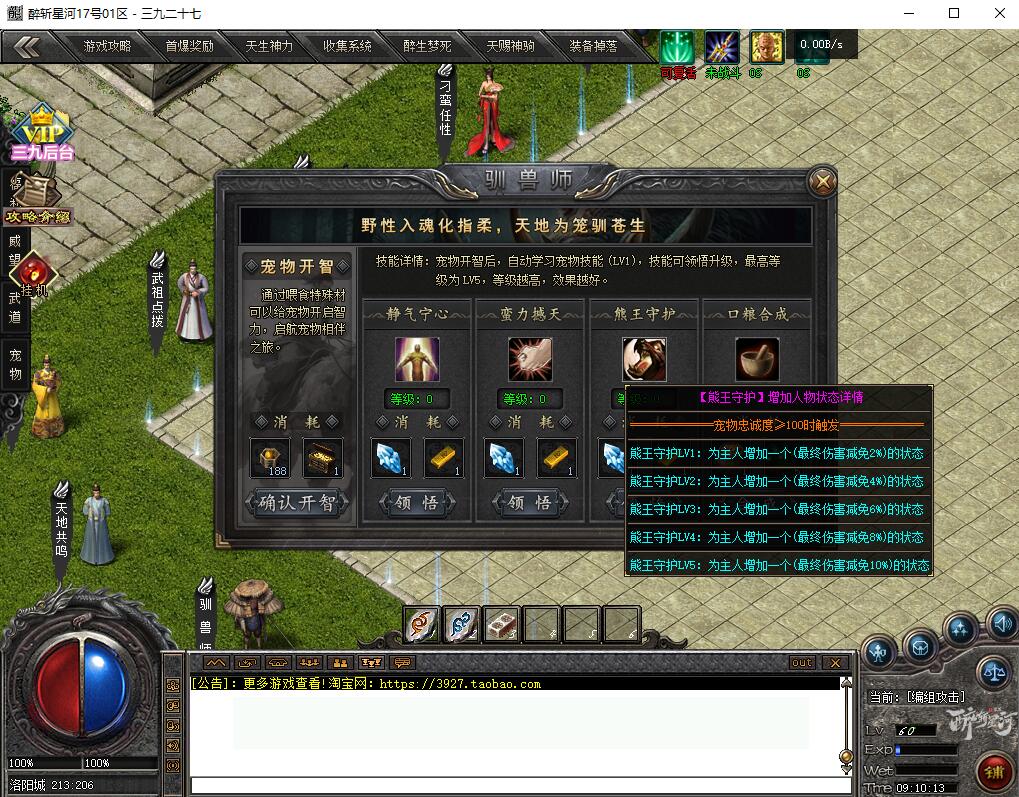
Task: Confirm pet awakening with 确认开智
Action: 297,502
